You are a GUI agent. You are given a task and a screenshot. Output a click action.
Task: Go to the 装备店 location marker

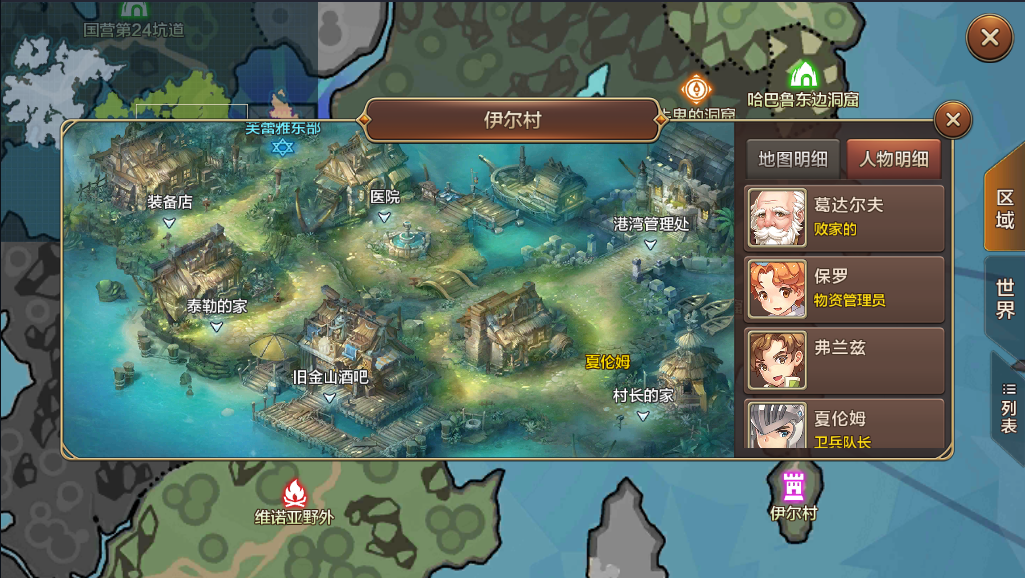170,208
